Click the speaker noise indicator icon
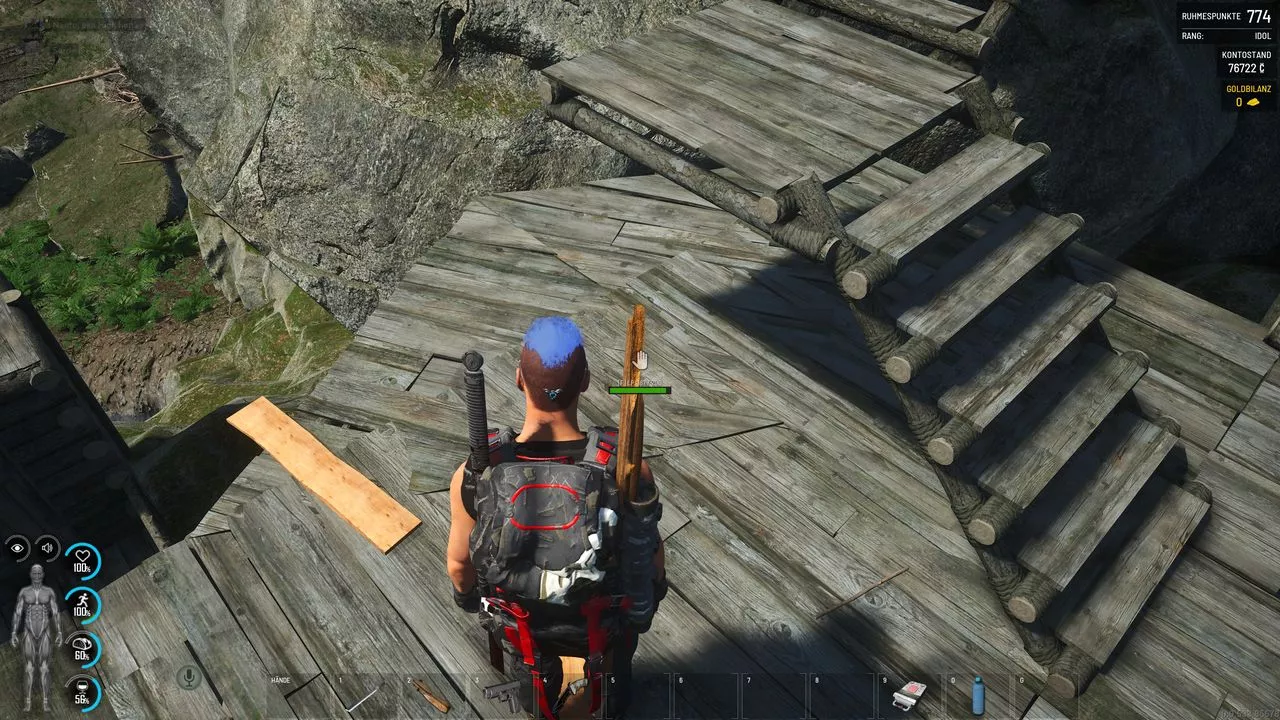Screen dimensions: 1280x720 point(47,547)
